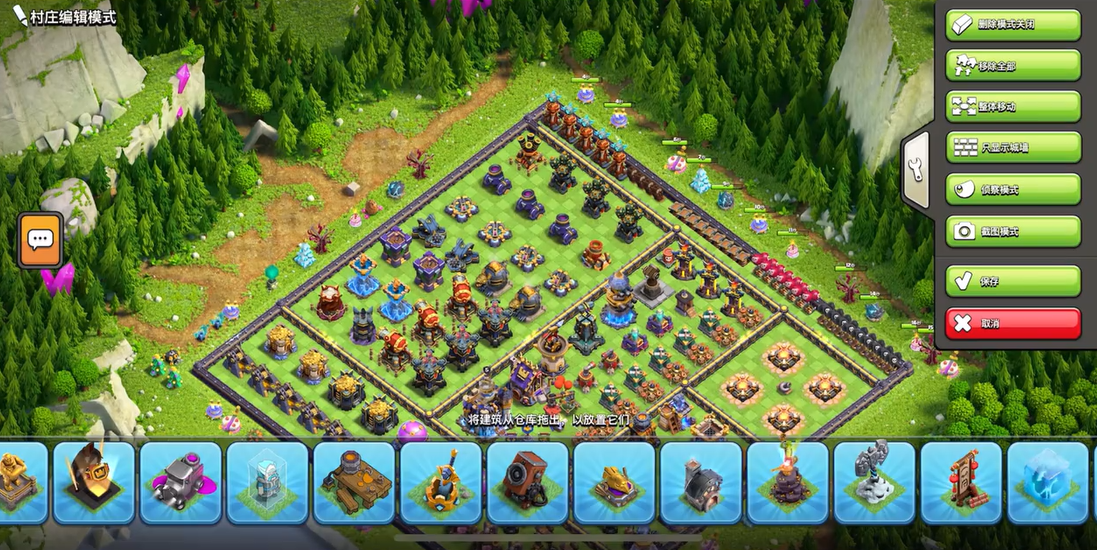
Task: Select the ice-blue frozen block building
Action: point(1047,483)
